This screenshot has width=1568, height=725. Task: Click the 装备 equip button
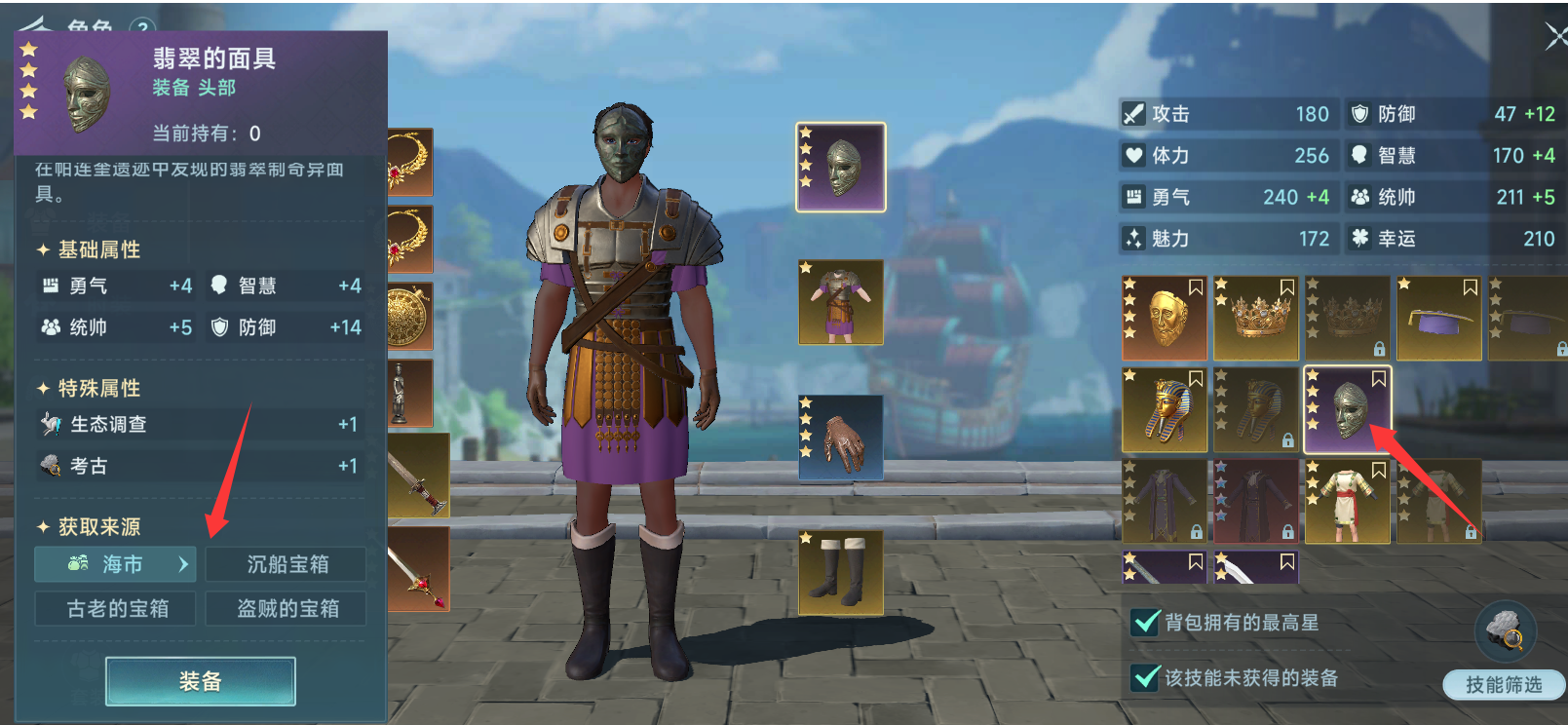tap(200, 681)
